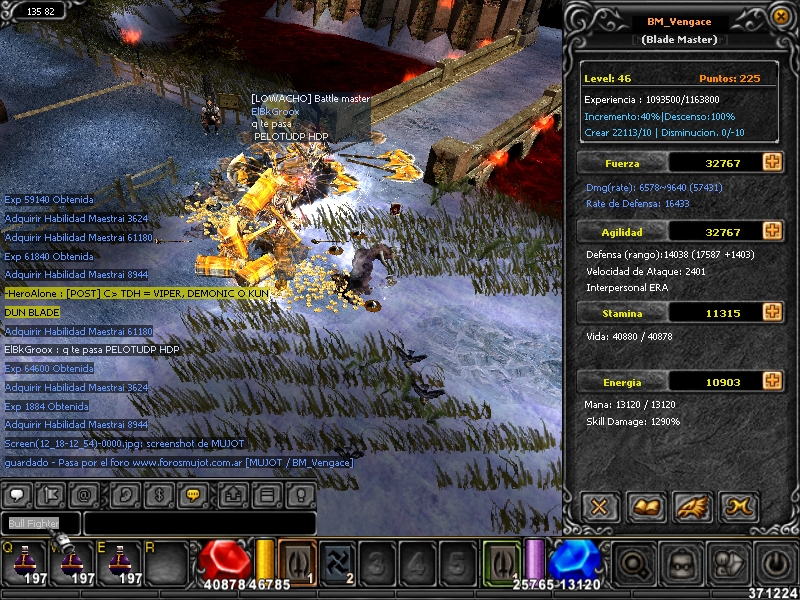800x600 pixels.
Task: Toggle the whisper @ chat button
Action: coord(85,495)
